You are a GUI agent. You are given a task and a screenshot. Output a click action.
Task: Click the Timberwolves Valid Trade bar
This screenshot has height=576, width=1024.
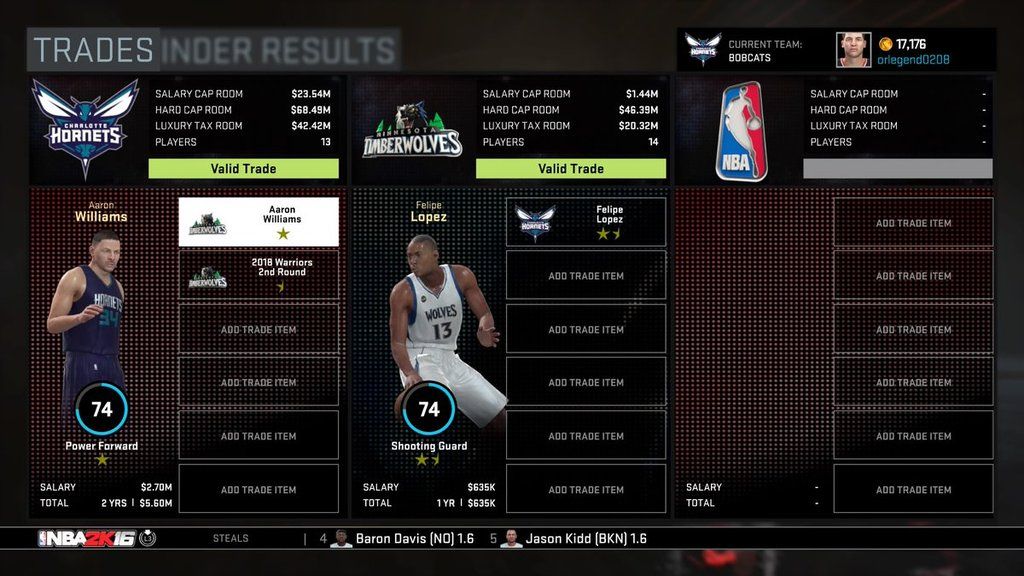[x=571, y=169]
